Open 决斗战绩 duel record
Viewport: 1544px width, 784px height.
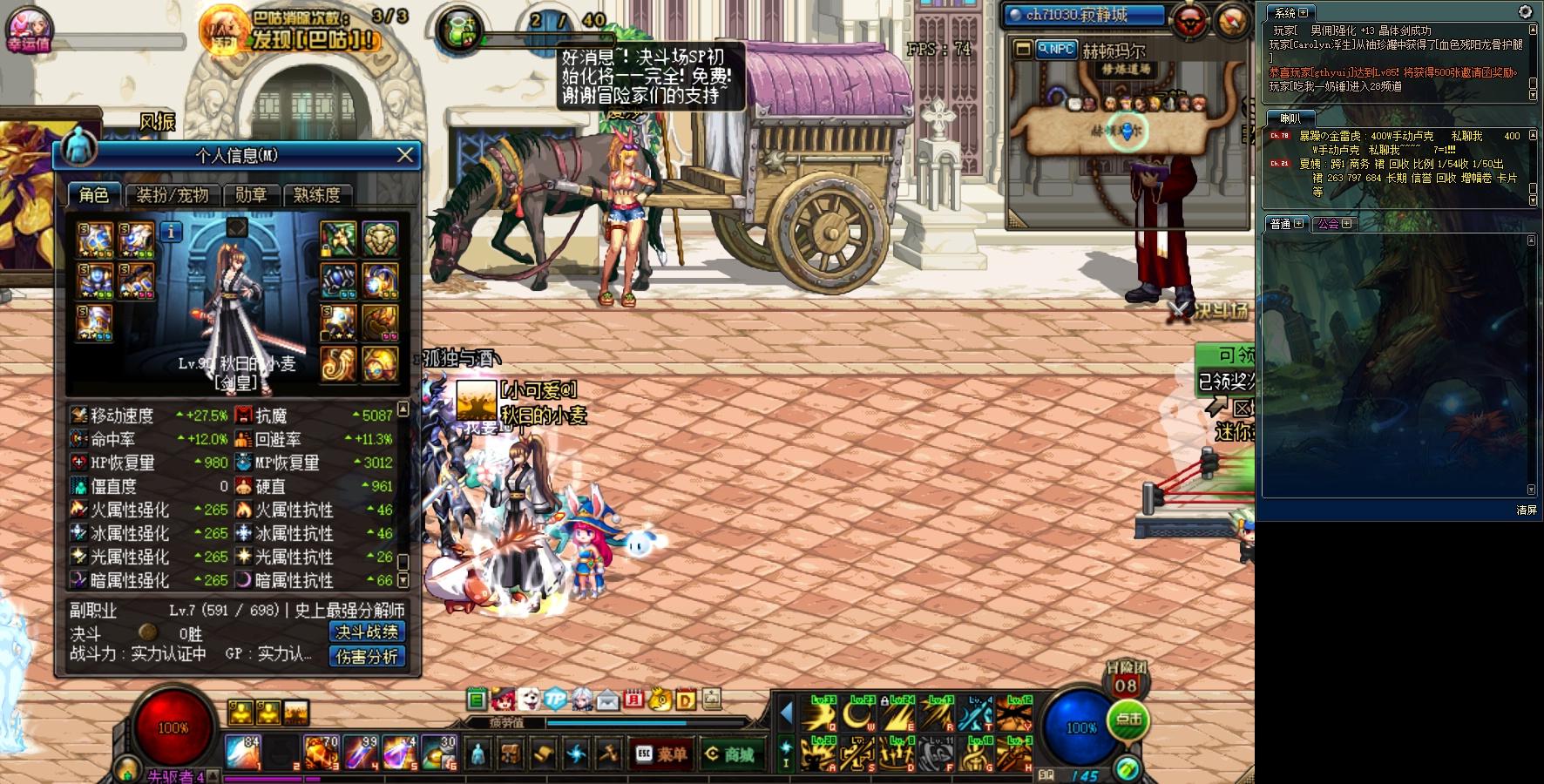367,632
